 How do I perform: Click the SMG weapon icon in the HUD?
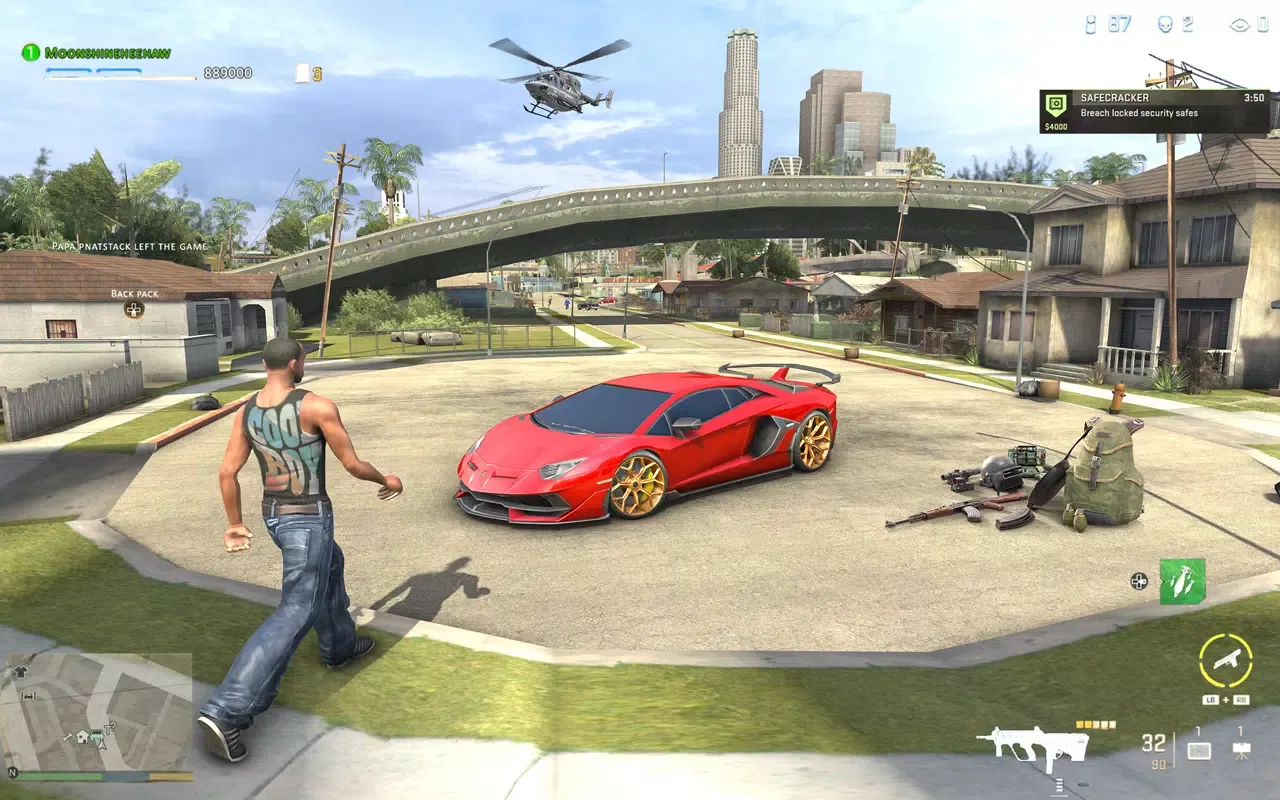[x=1035, y=745]
